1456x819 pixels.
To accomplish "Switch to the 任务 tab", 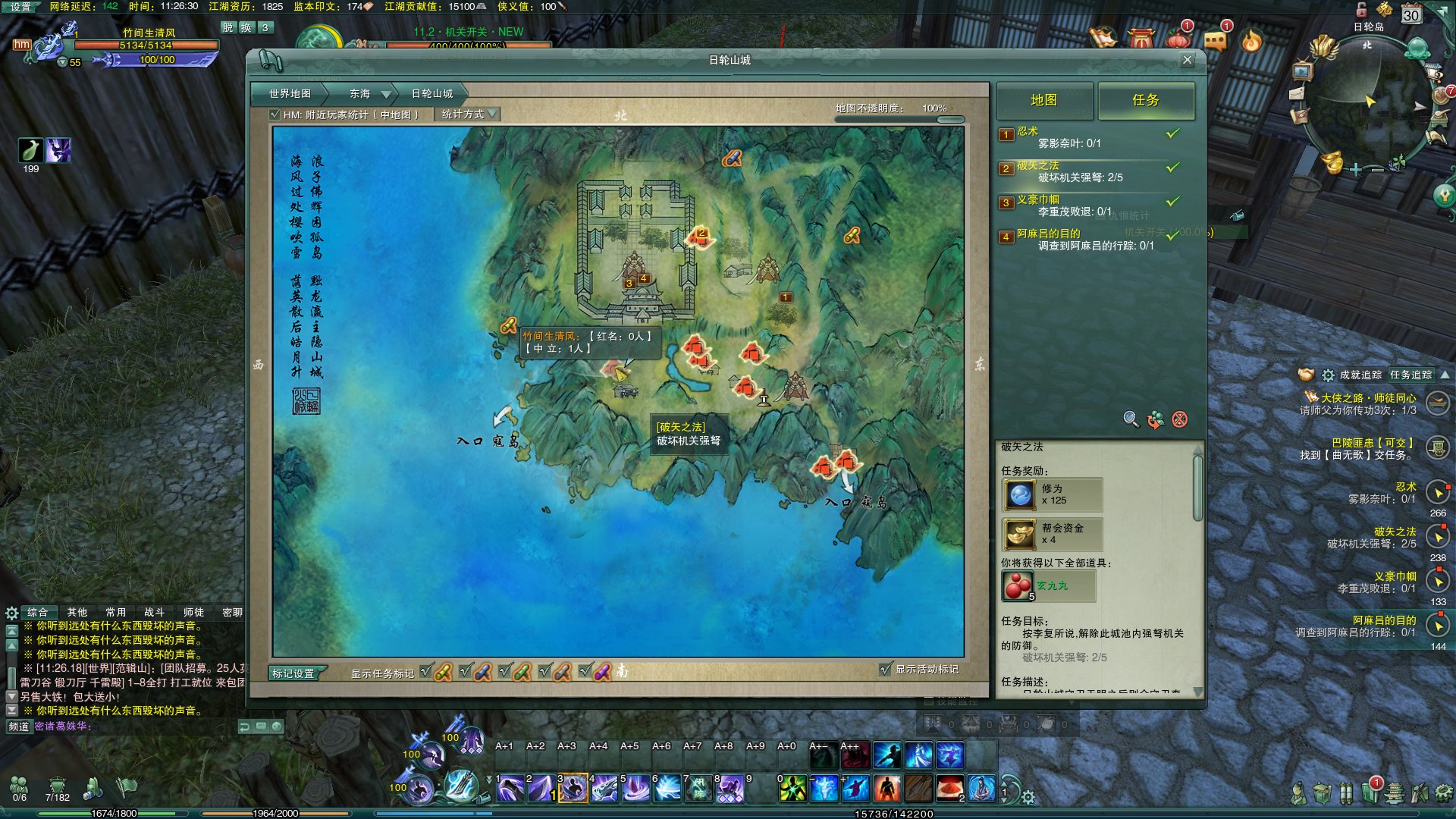I will coord(1145,100).
